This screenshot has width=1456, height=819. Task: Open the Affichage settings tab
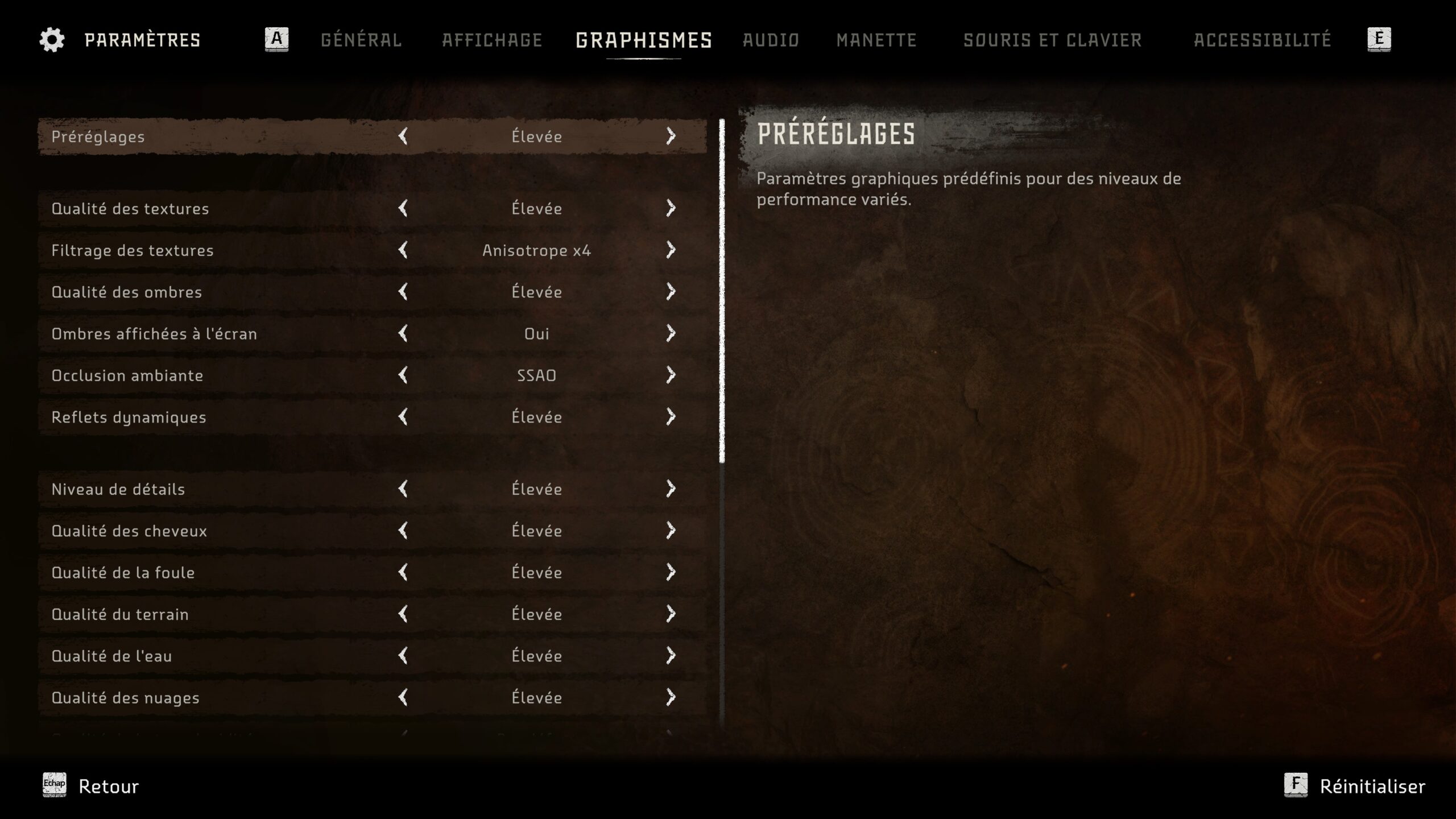(x=492, y=40)
